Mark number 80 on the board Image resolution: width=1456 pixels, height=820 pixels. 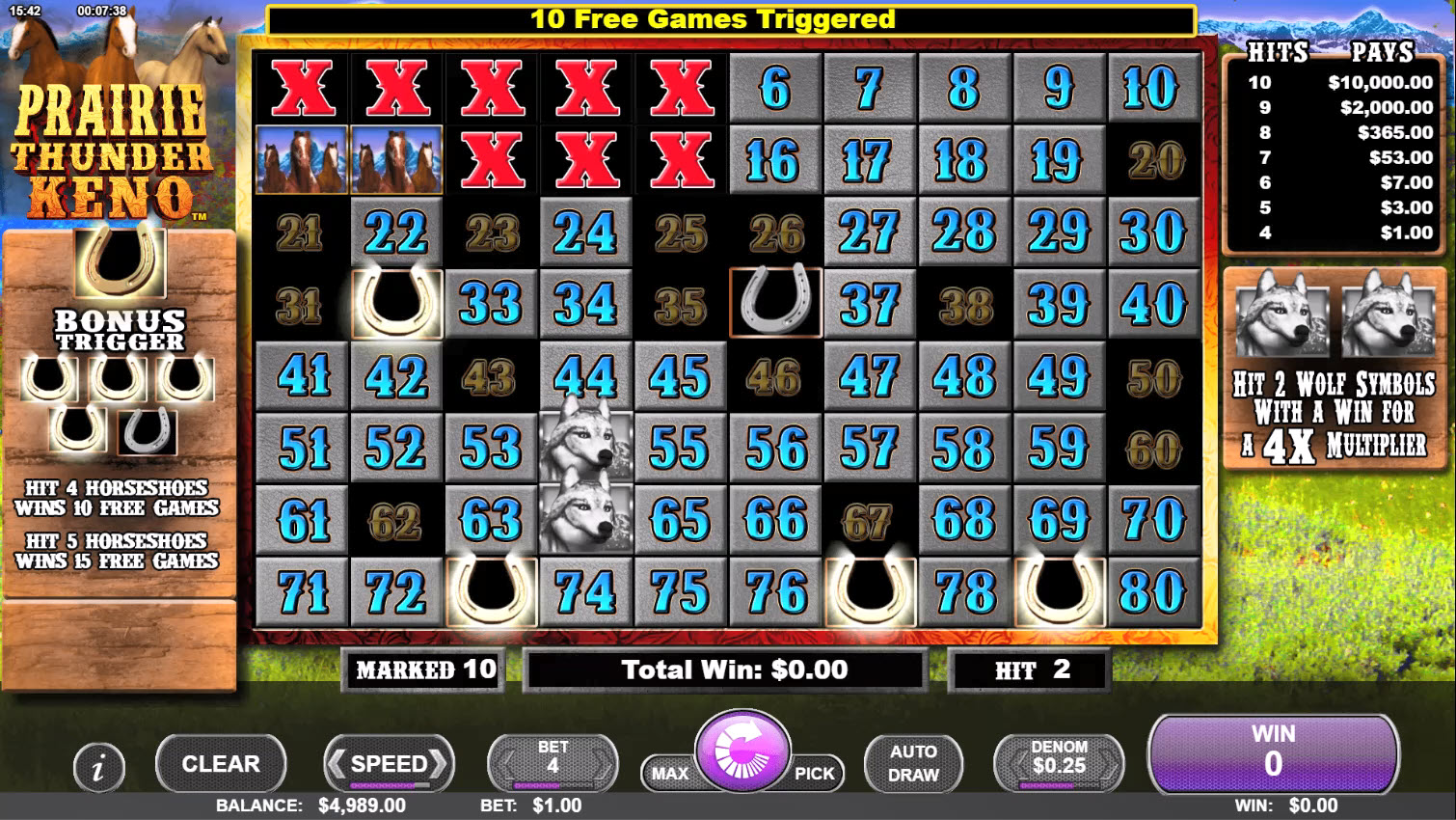pos(1153,591)
